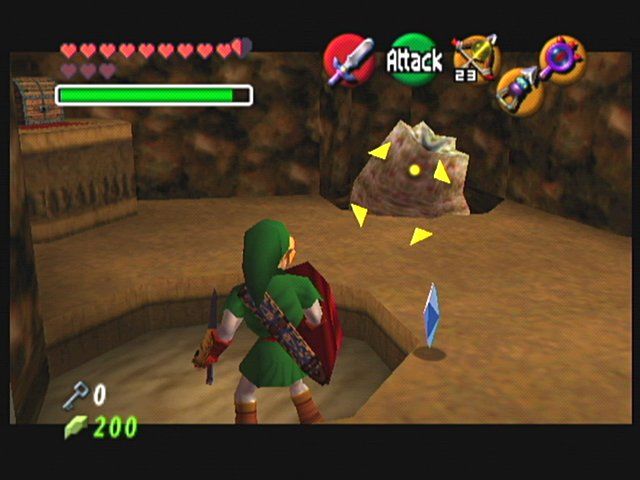Choose the Fairy Bow item icon
Screen dimensions: 640x480
coord(474,57)
